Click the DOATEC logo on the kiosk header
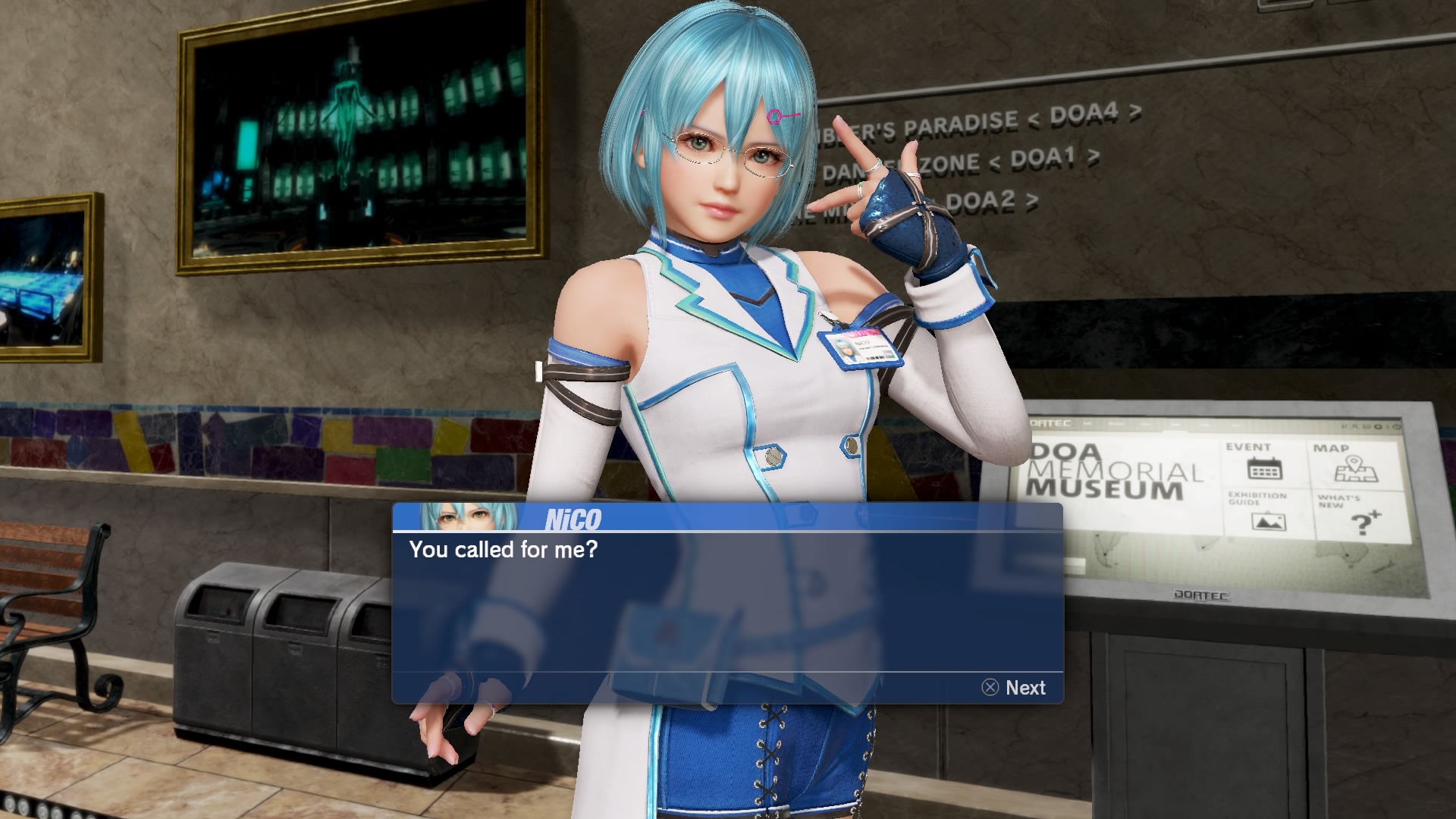 [1050, 423]
